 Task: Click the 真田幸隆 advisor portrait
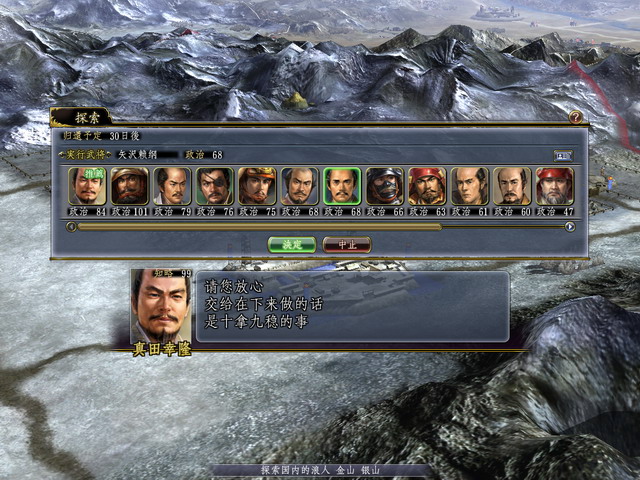[161, 305]
